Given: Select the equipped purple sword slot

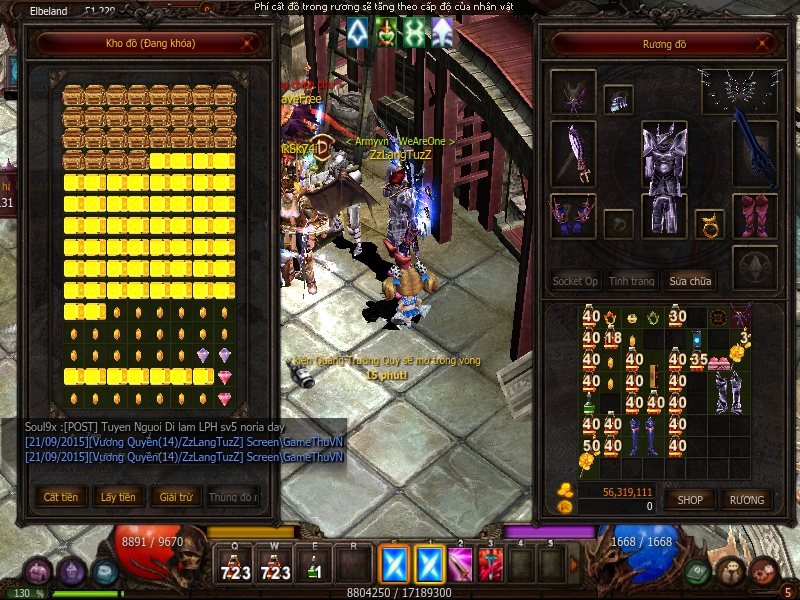Looking at the screenshot, I should pyautogui.click(x=573, y=153).
